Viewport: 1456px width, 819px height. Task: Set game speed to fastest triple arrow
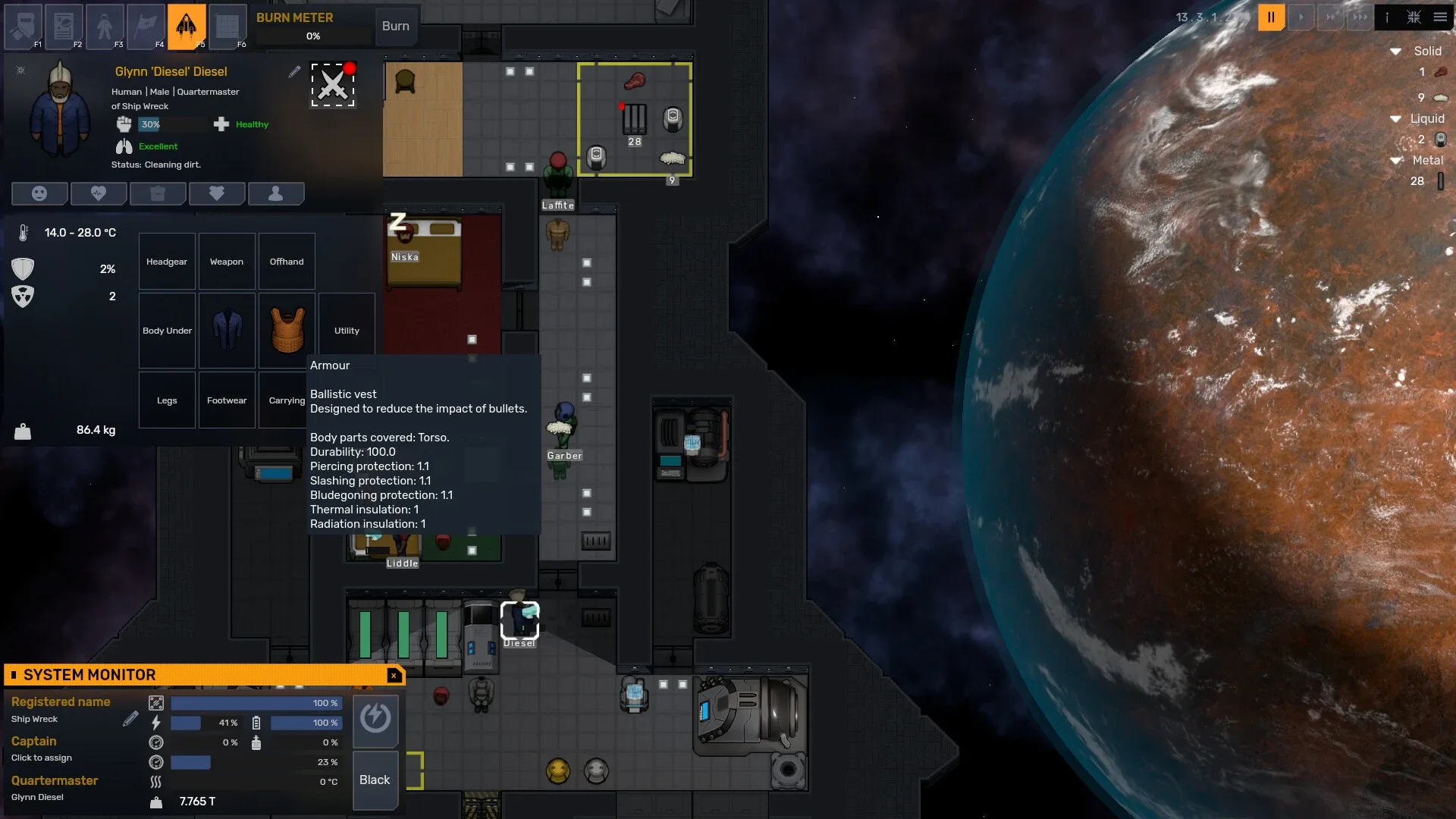pos(1360,17)
